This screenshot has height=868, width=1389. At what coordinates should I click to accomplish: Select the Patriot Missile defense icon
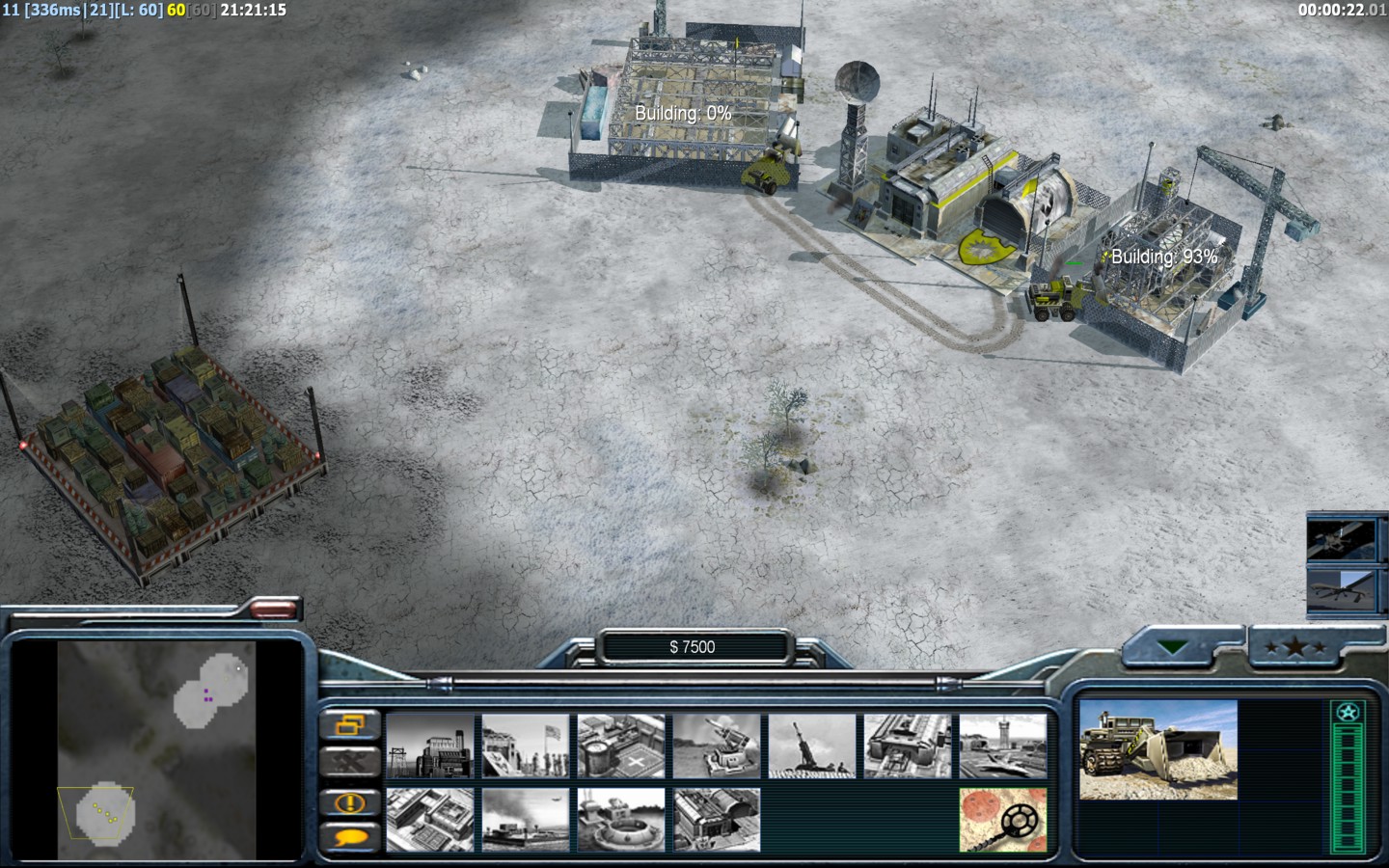(717, 746)
